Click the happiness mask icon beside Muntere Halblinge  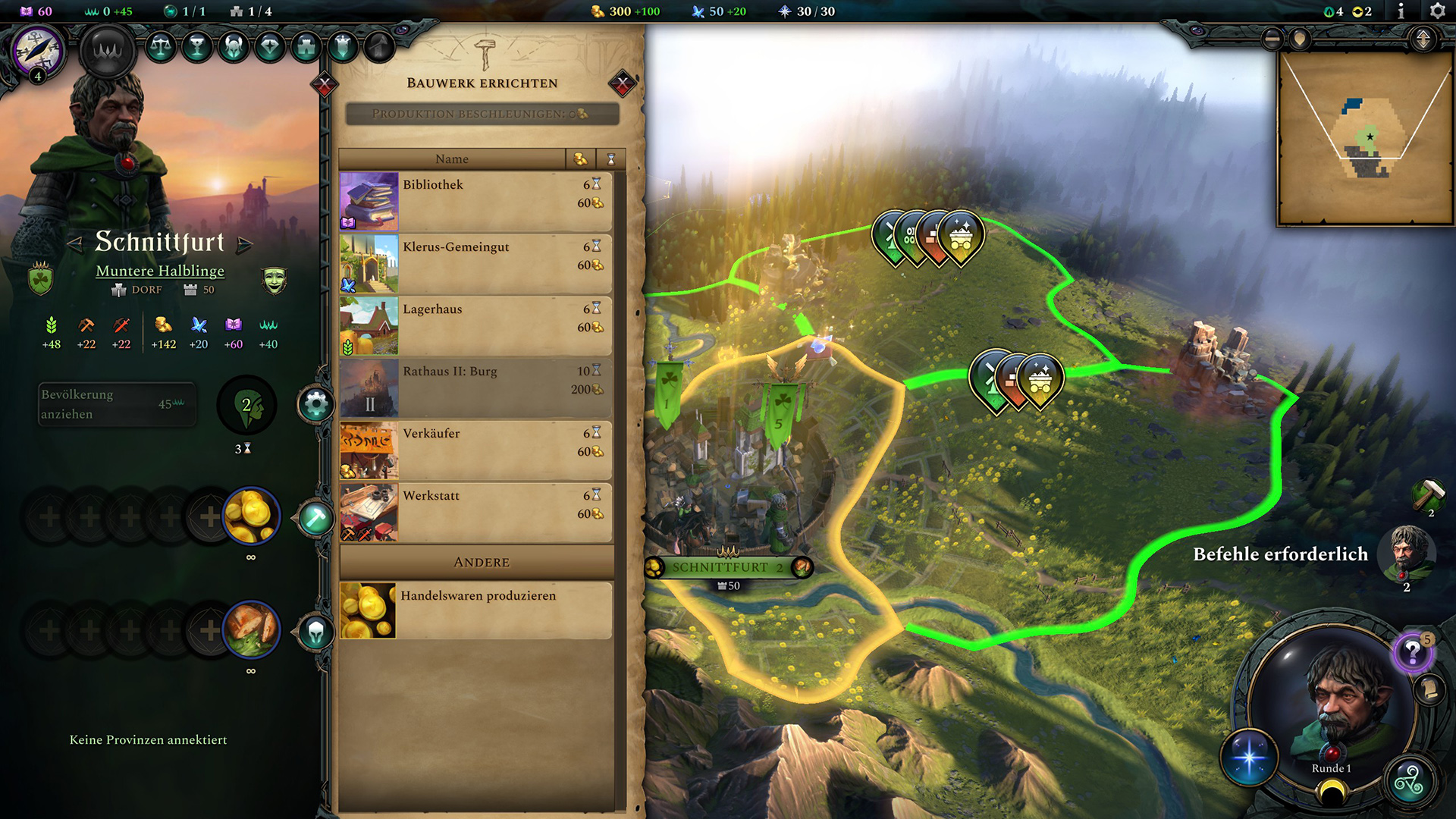click(x=275, y=279)
